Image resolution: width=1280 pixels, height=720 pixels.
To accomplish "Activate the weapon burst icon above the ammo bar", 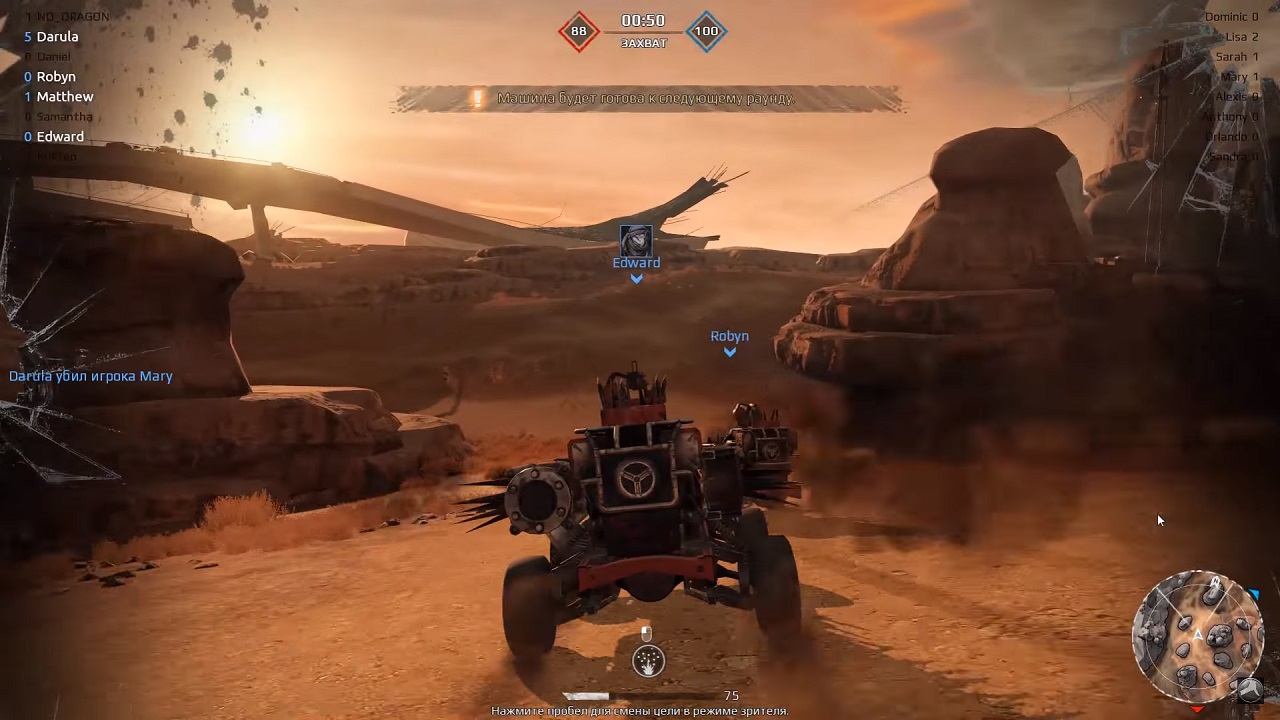I will [648, 661].
